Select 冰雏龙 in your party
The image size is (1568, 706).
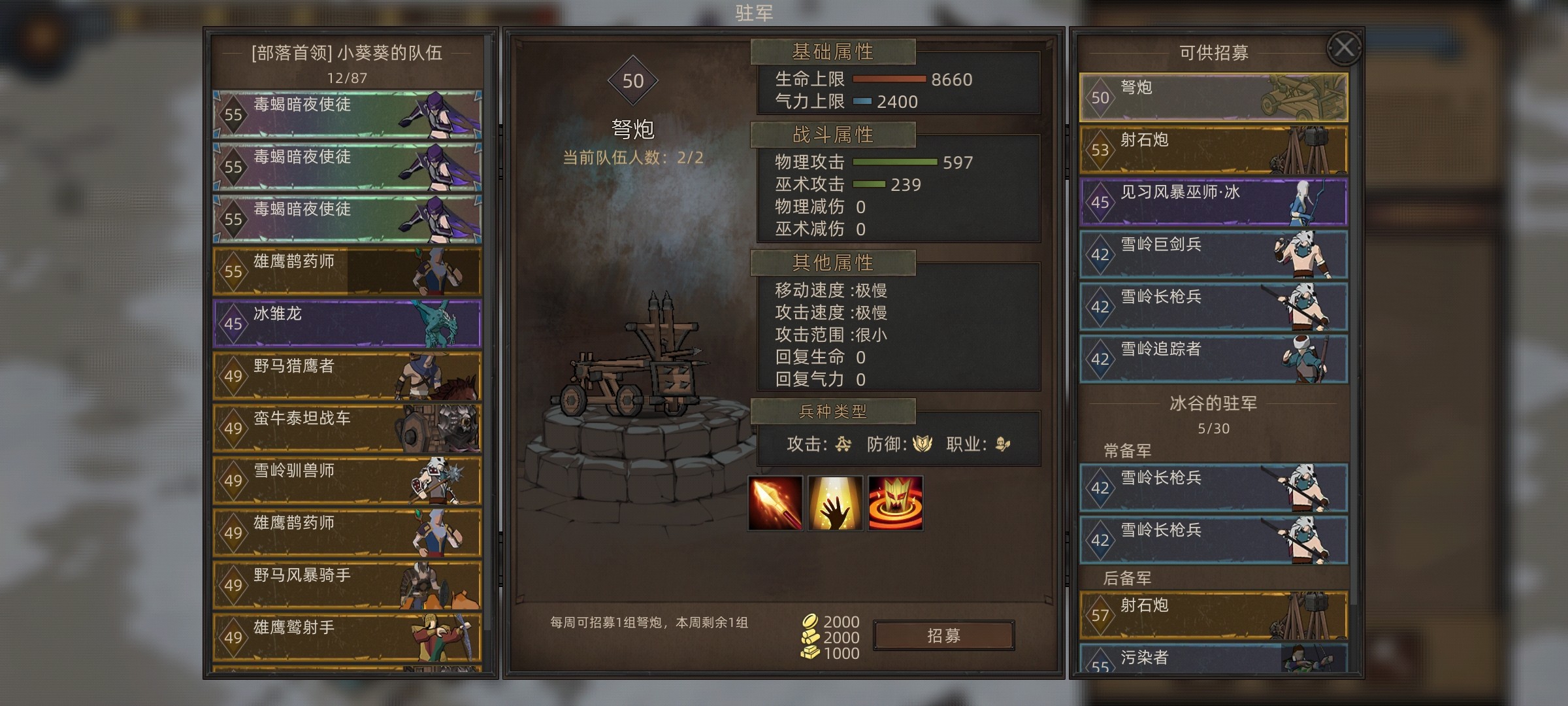(347, 324)
